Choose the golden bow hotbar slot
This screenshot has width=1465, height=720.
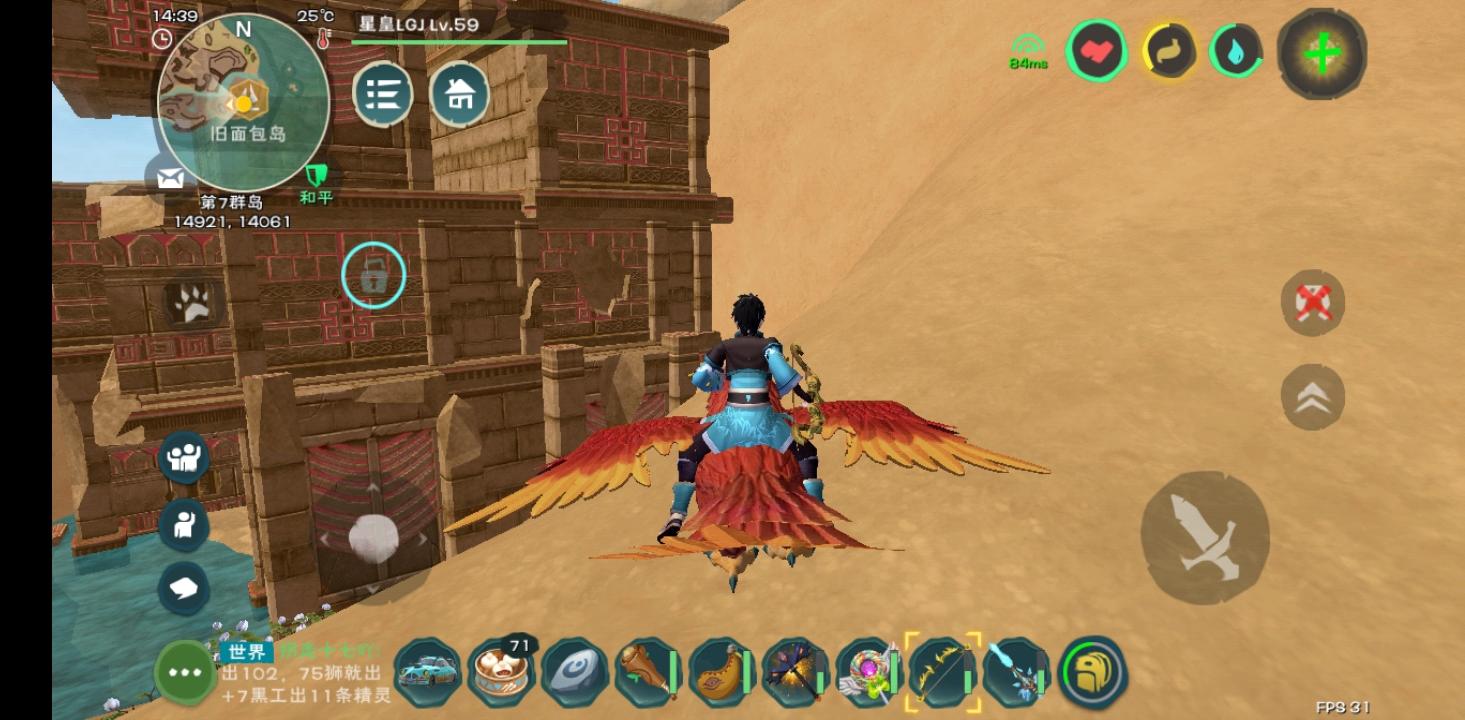[x=942, y=672]
